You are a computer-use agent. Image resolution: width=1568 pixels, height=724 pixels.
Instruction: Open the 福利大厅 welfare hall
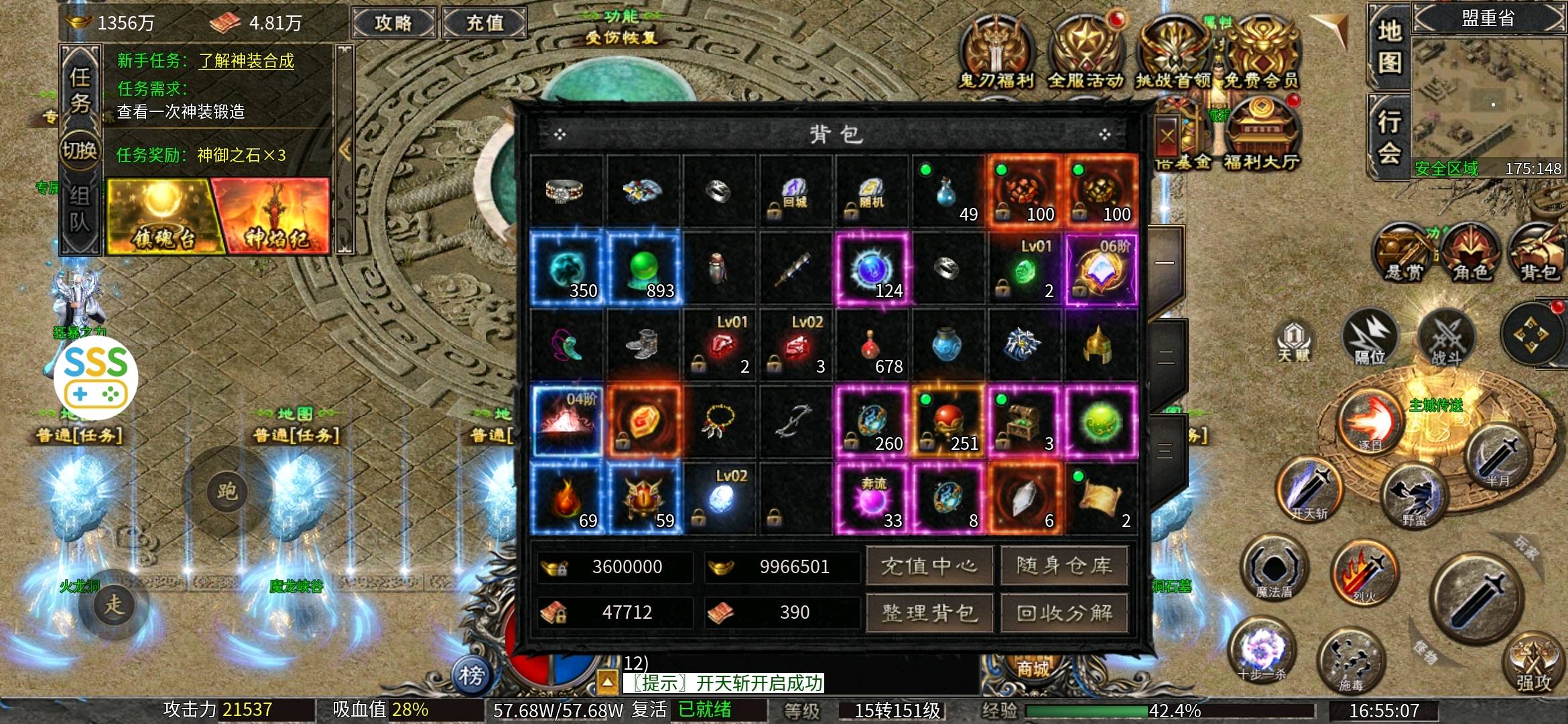(1261, 134)
